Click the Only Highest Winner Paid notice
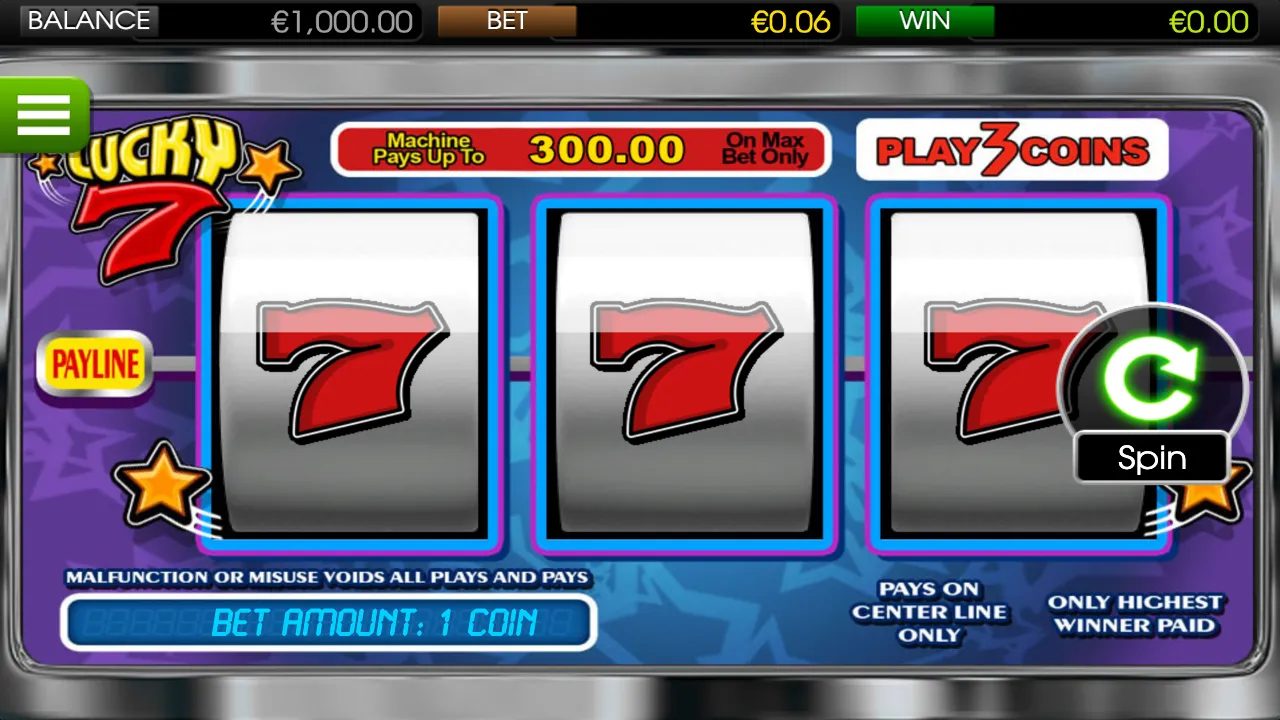This screenshot has height=720, width=1280. [x=1135, y=614]
